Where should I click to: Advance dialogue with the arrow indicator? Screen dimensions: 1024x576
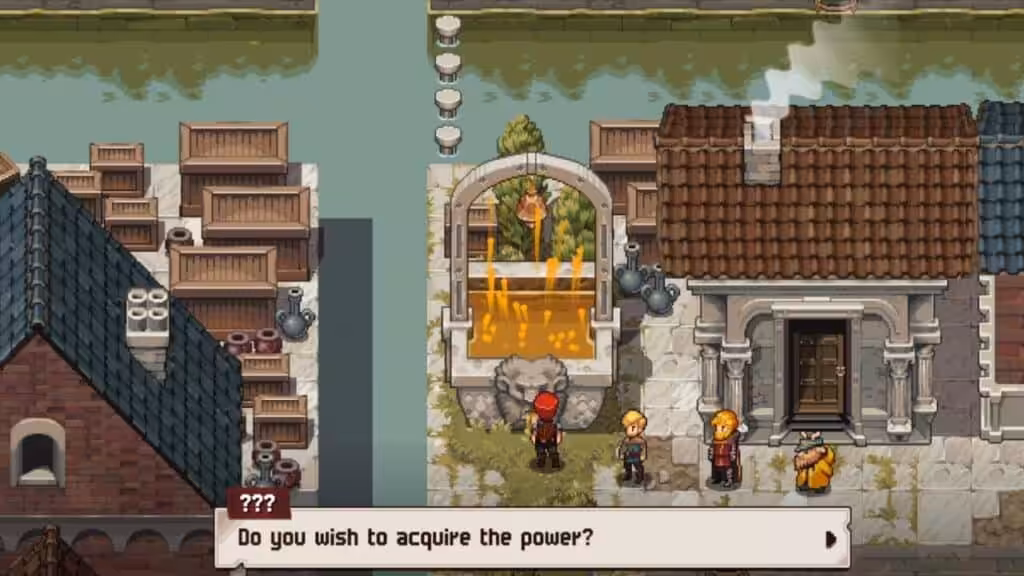pyautogui.click(x=830, y=539)
